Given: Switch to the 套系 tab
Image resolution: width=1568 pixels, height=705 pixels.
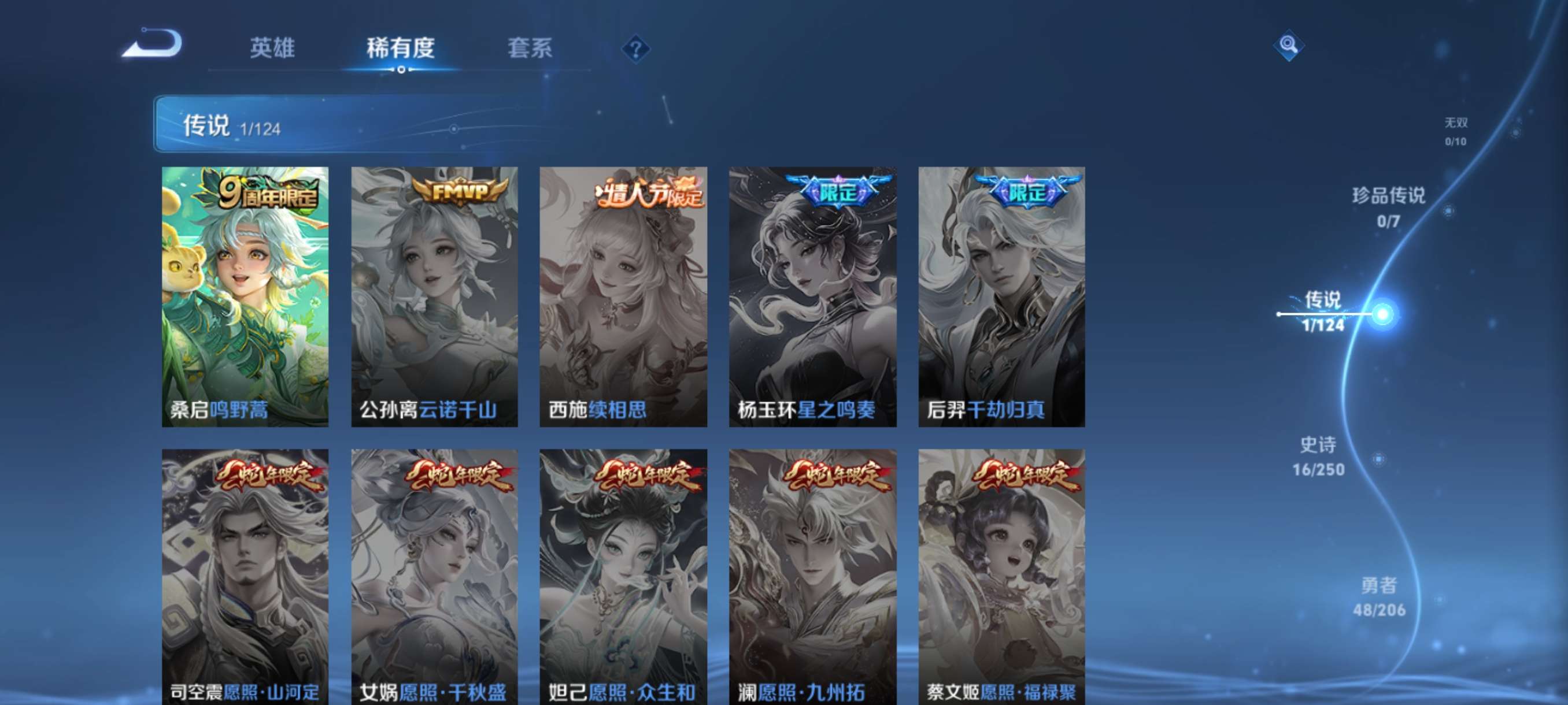Looking at the screenshot, I should tap(531, 49).
